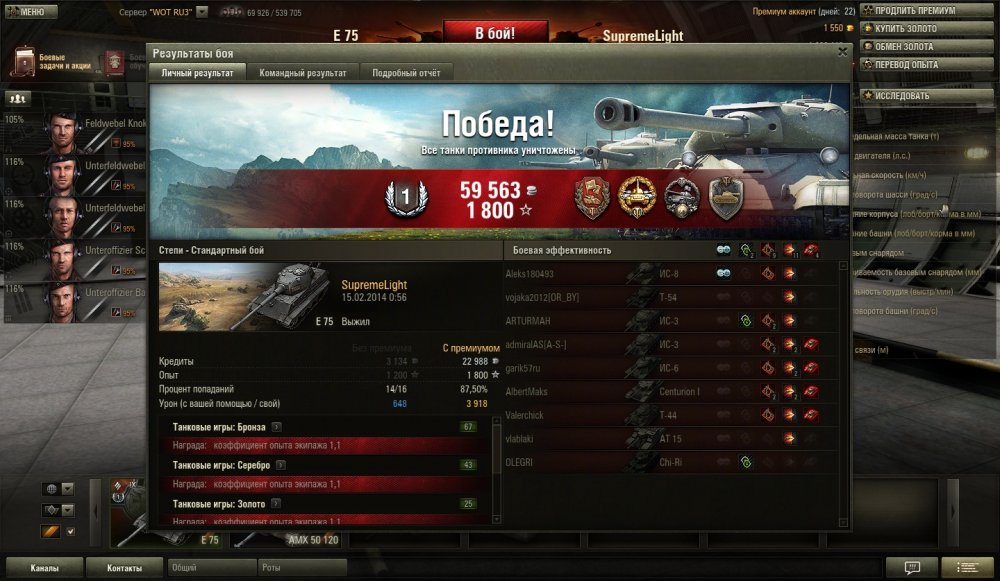Select the AMX 50 120 tank in carousel
The height and width of the screenshot is (581, 1000).
coord(313,540)
